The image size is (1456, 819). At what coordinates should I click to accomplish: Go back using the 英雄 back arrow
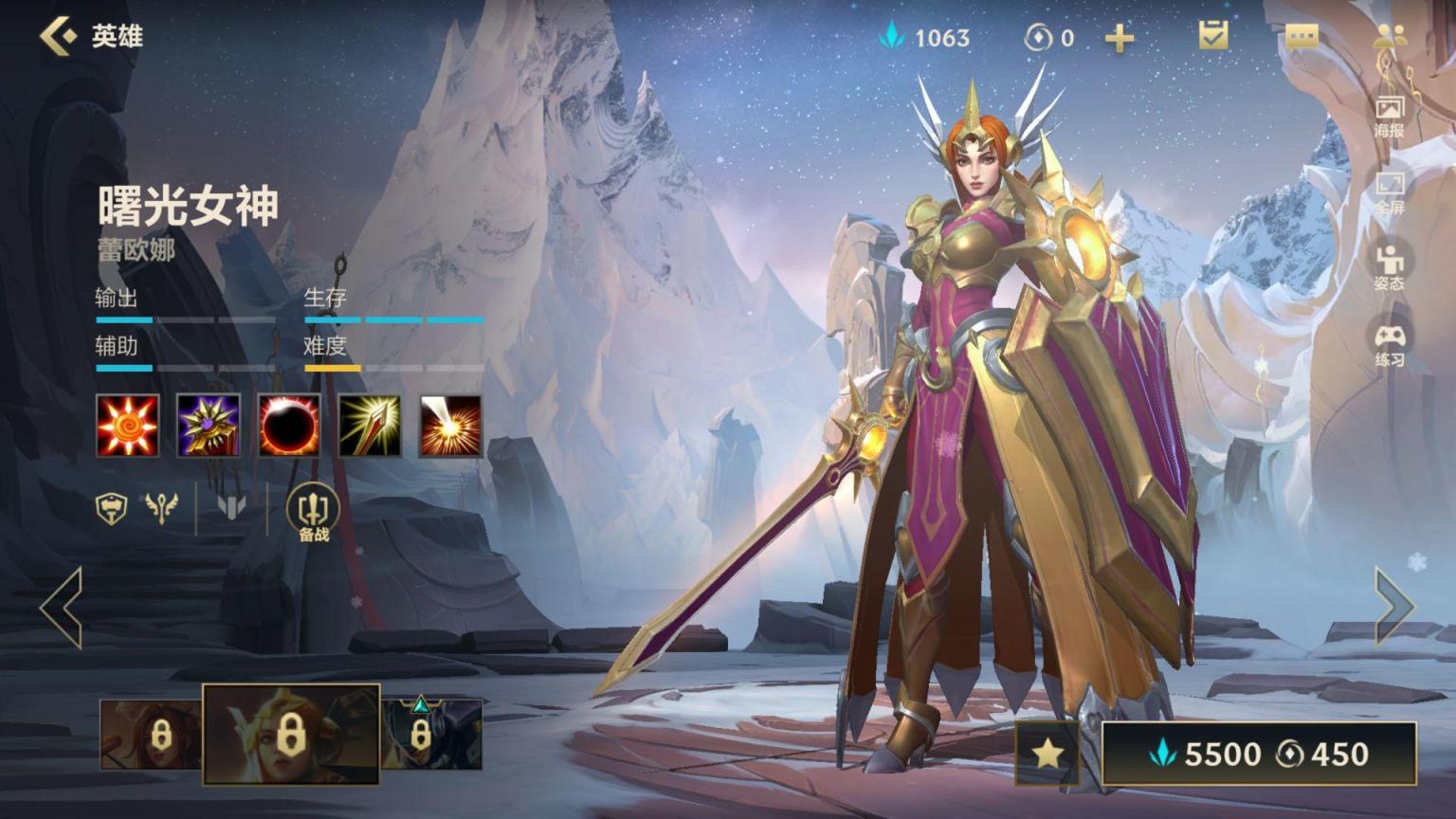point(59,36)
